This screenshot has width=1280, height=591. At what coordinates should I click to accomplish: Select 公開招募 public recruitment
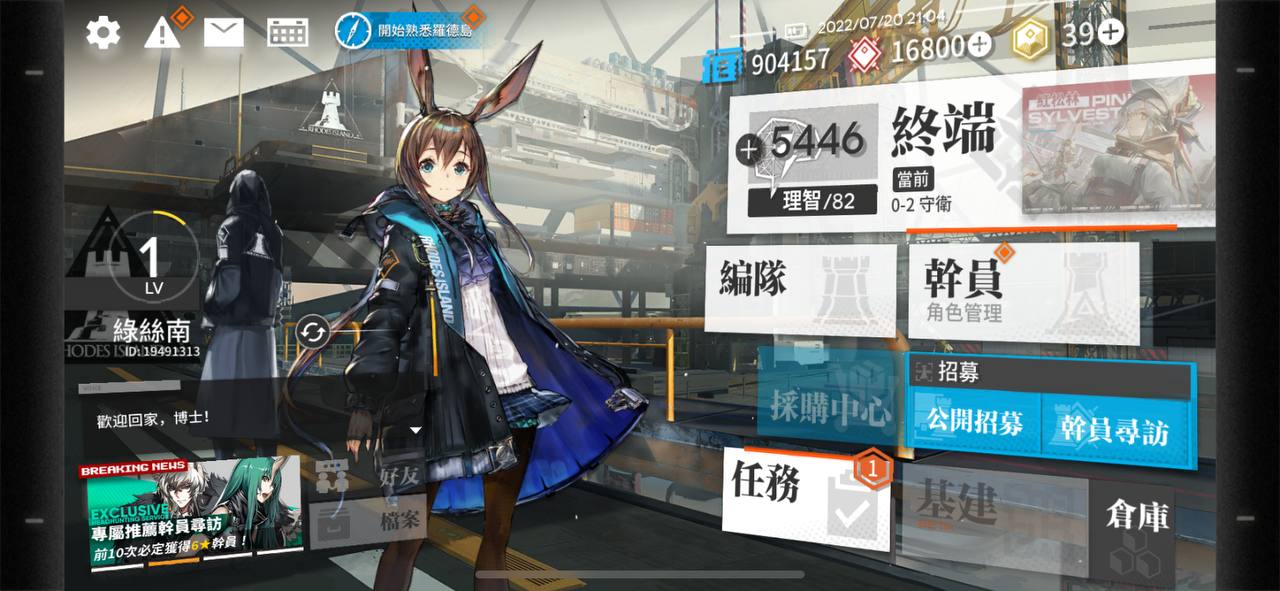click(974, 424)
